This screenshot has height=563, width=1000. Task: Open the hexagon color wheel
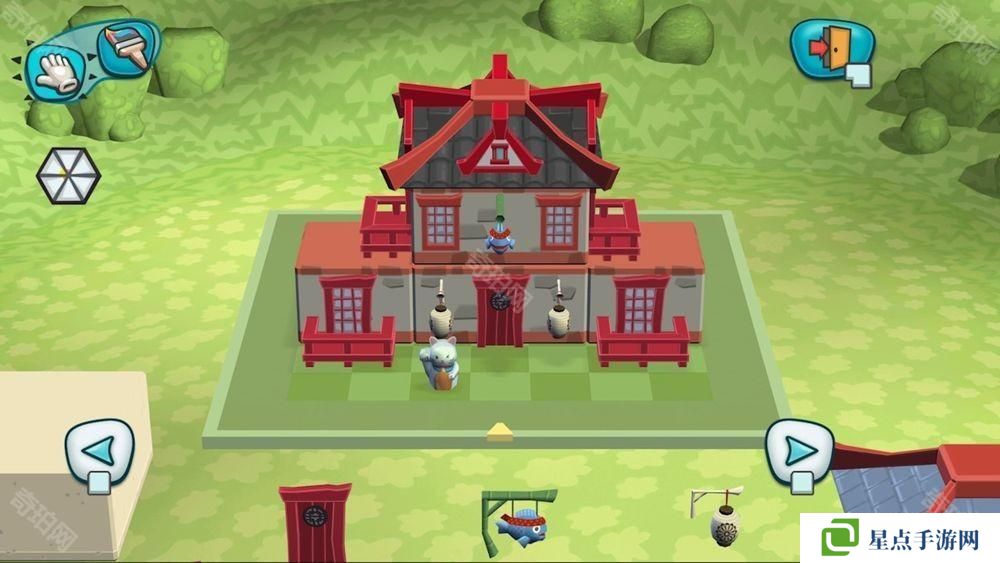pos(68,176)
